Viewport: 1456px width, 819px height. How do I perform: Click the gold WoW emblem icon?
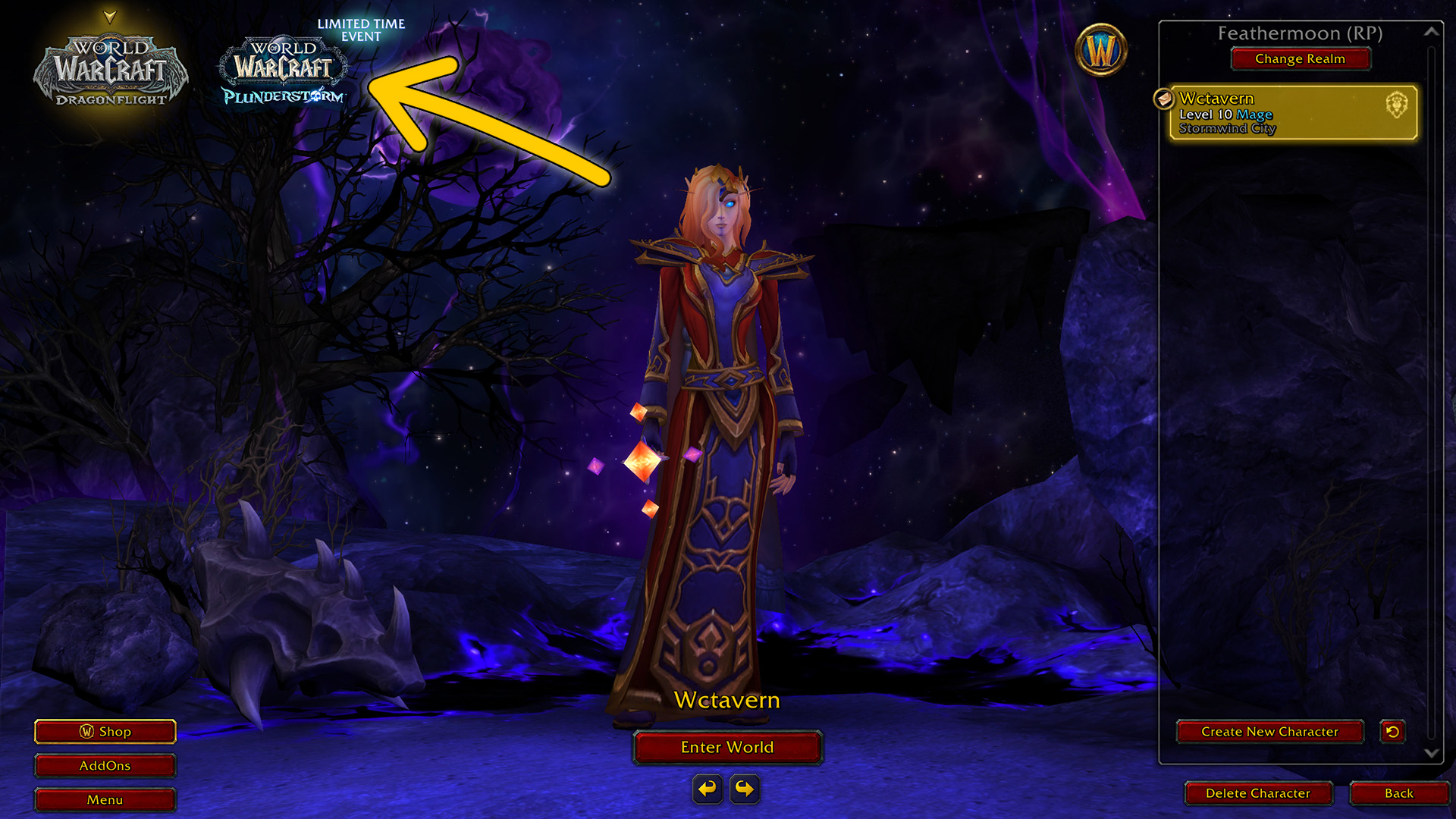1101,51
